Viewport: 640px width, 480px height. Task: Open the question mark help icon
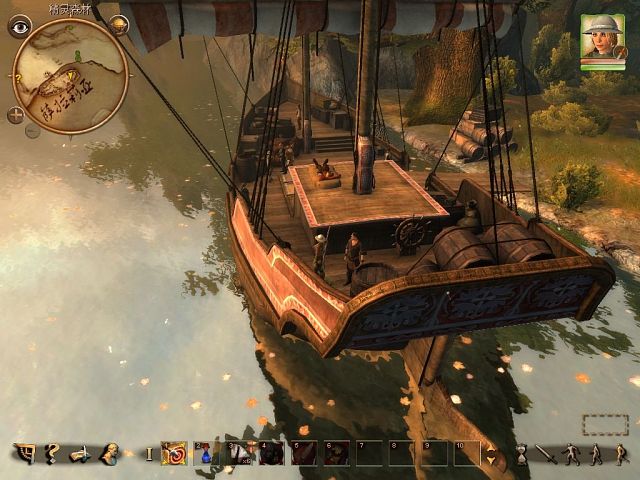(52, 454)
